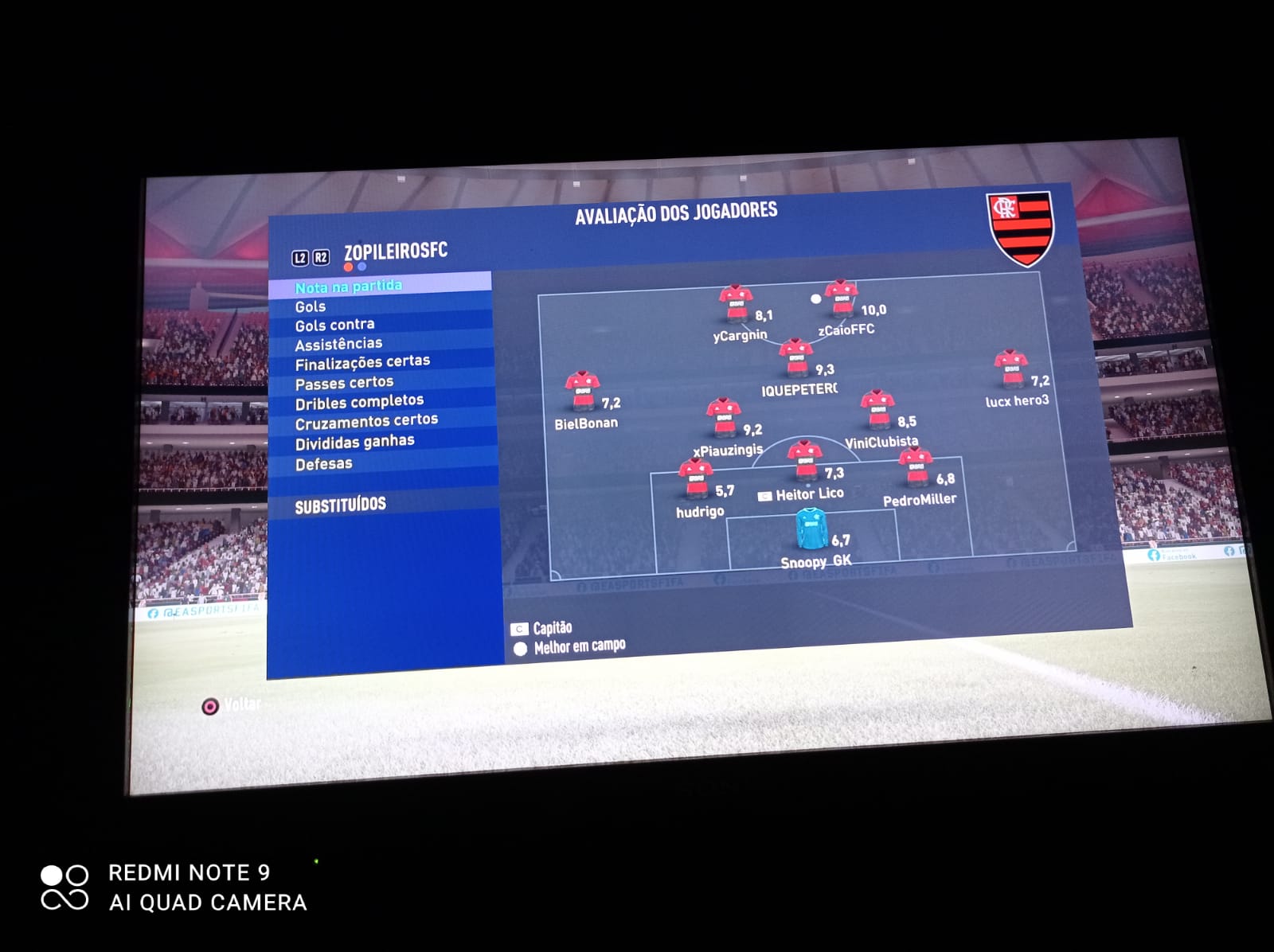
Task: Select ViniClubista on the formation
Action: pos(877,410)
